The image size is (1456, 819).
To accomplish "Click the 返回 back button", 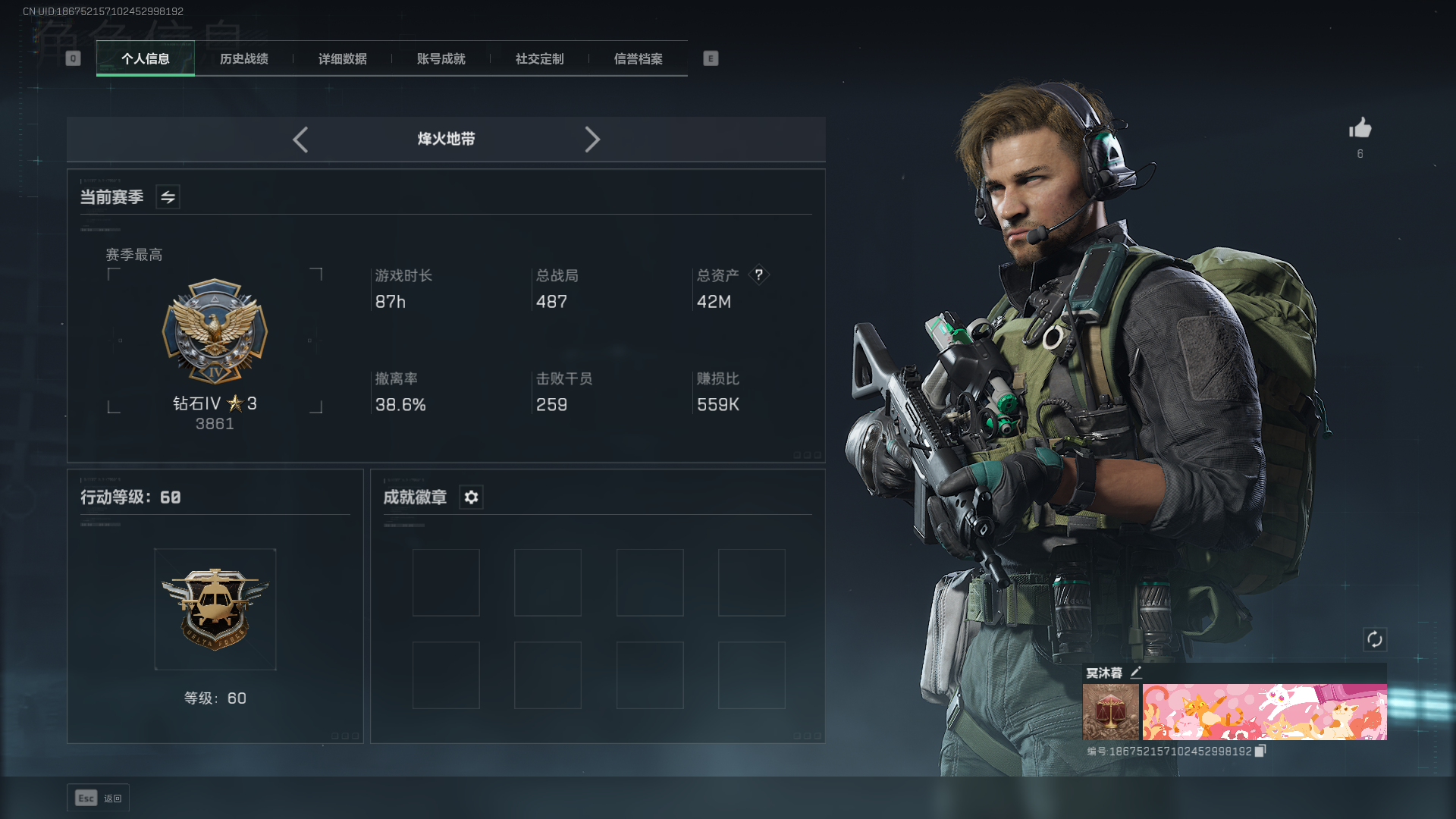I will pos(99,798).
